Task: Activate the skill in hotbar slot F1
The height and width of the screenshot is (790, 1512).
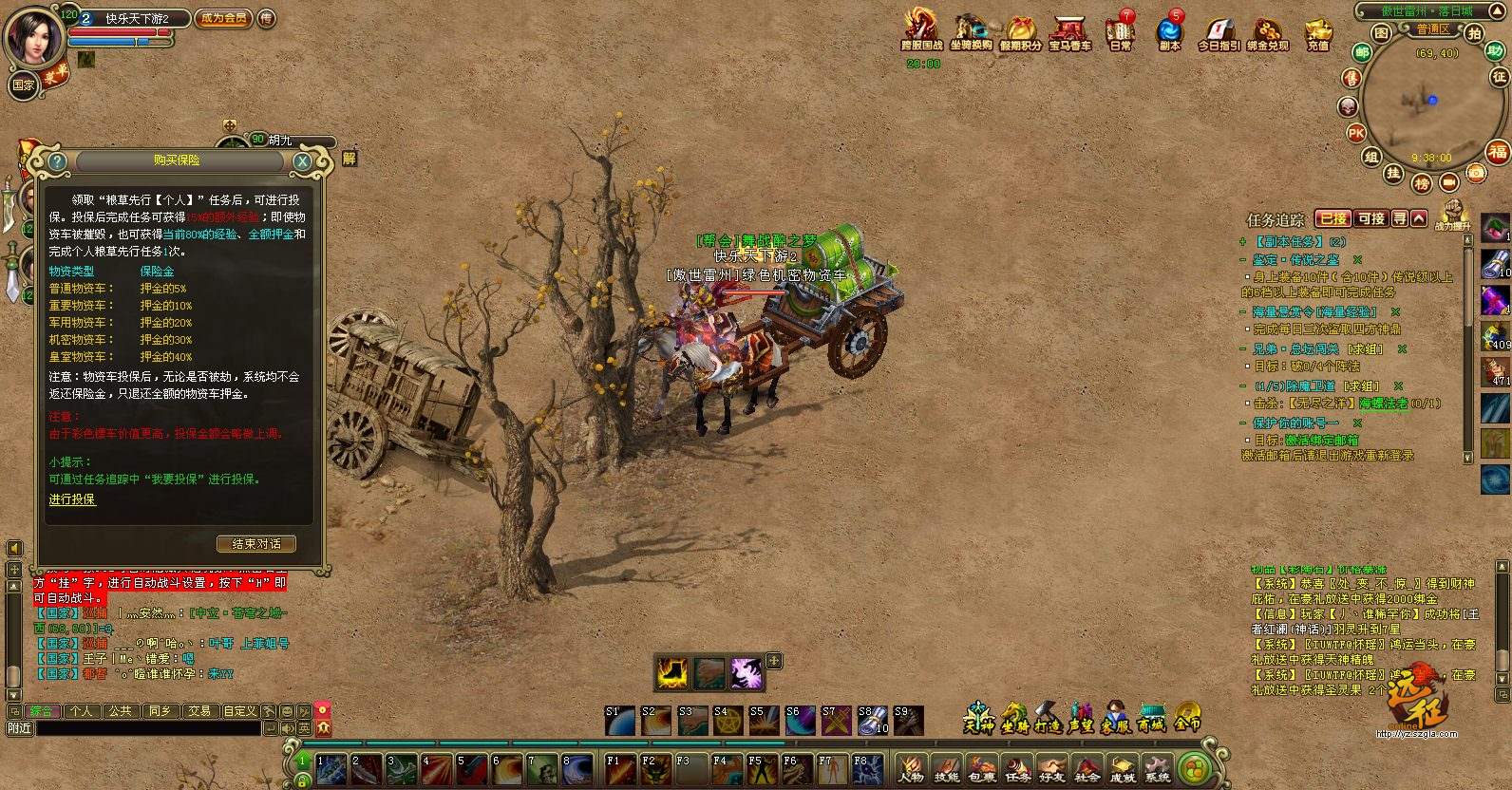Action: (619, 769)
